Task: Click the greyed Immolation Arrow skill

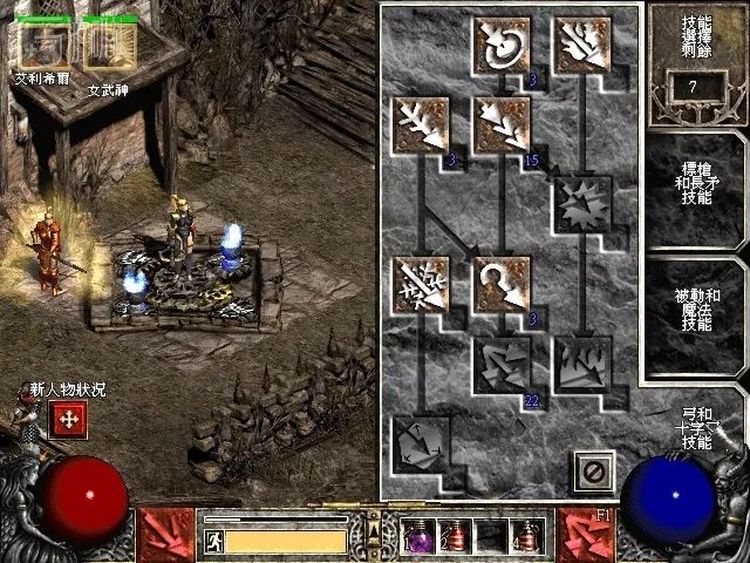Action: [583, 363]
